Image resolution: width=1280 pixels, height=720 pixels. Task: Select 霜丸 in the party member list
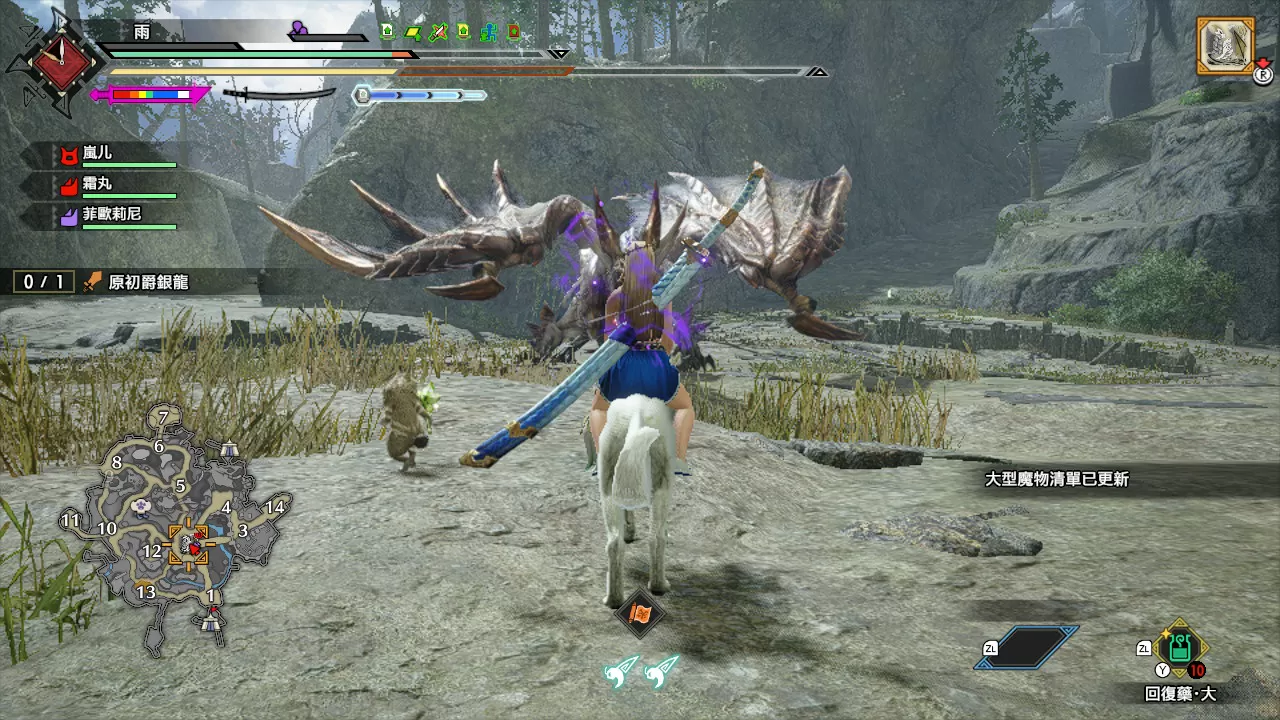coord(98,183)
